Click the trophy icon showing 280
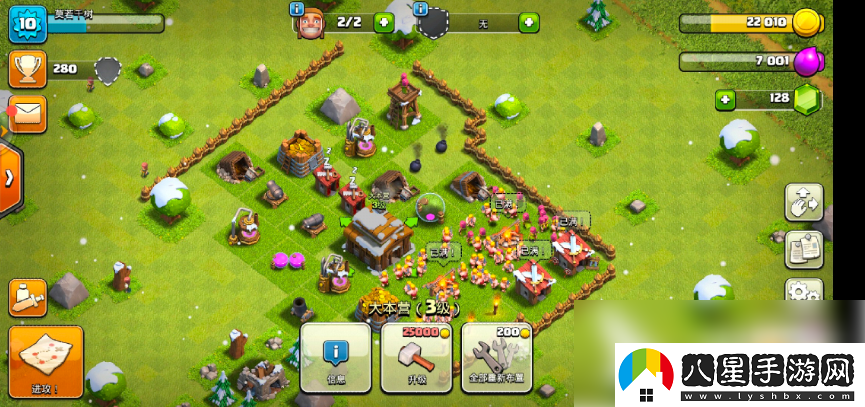The image size is (865, 407). click(27, 68)
